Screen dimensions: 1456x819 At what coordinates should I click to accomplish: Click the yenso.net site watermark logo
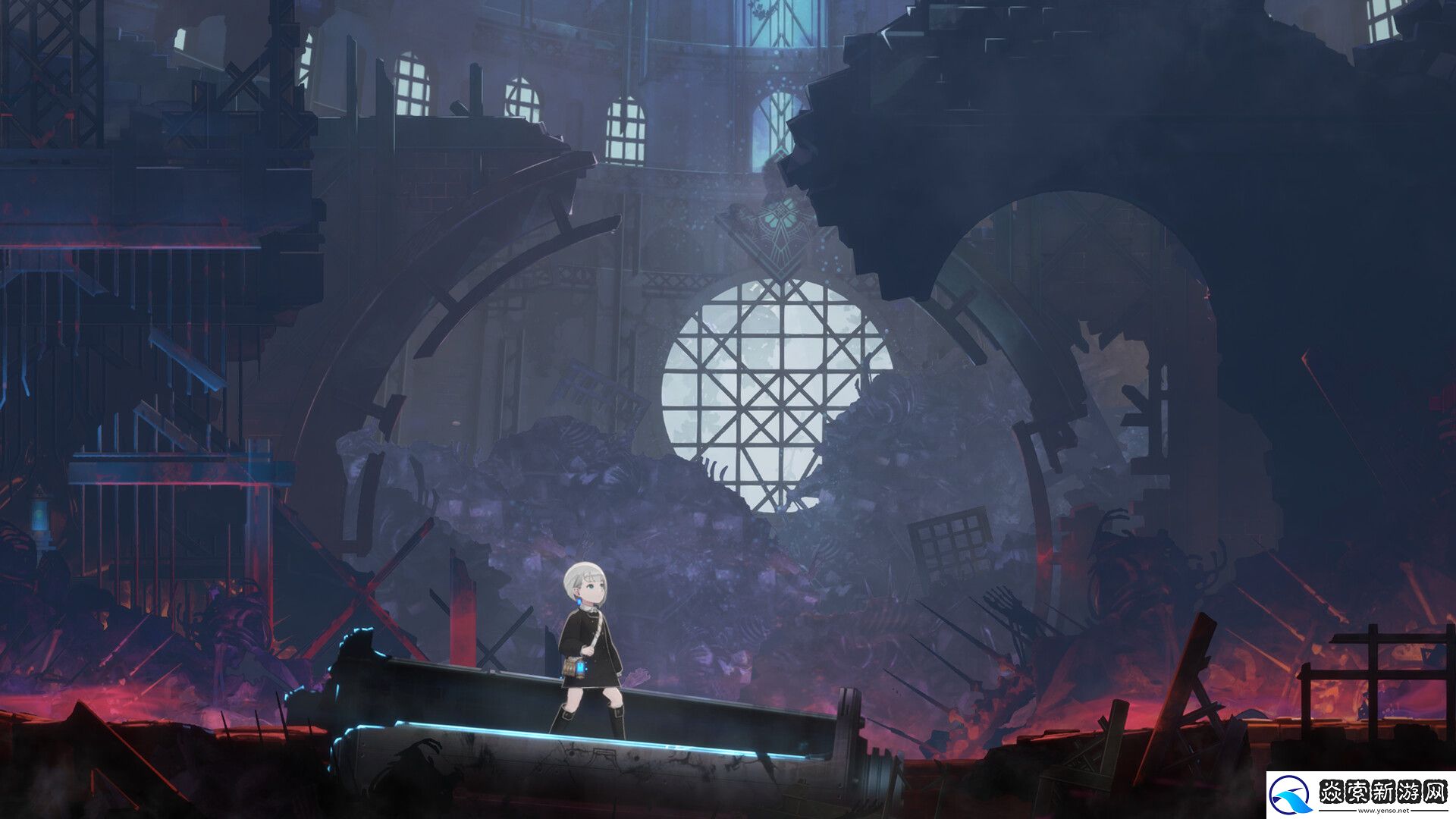point(1360,795)
